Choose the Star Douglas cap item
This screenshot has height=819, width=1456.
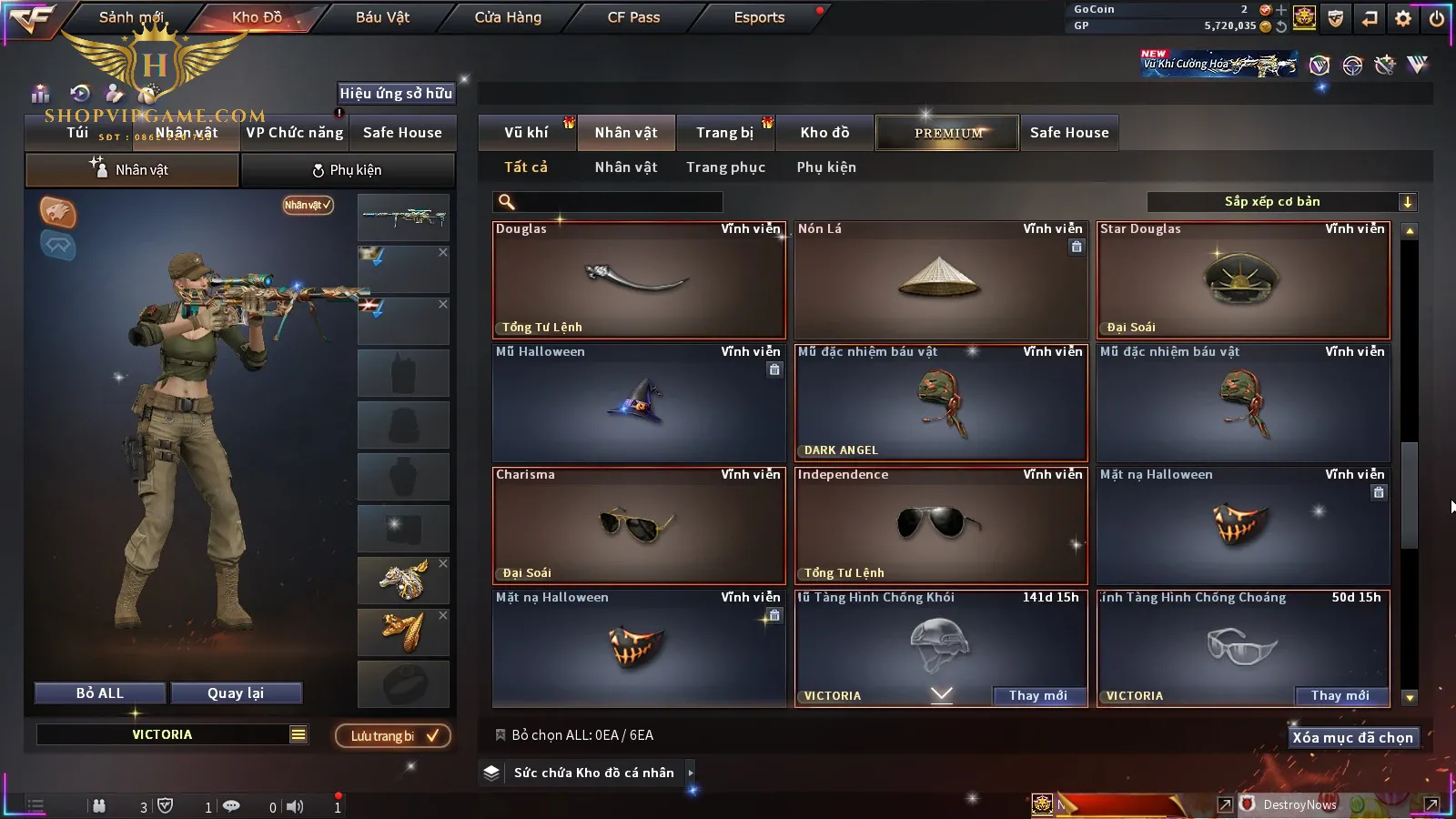[x=1242, y=280]
